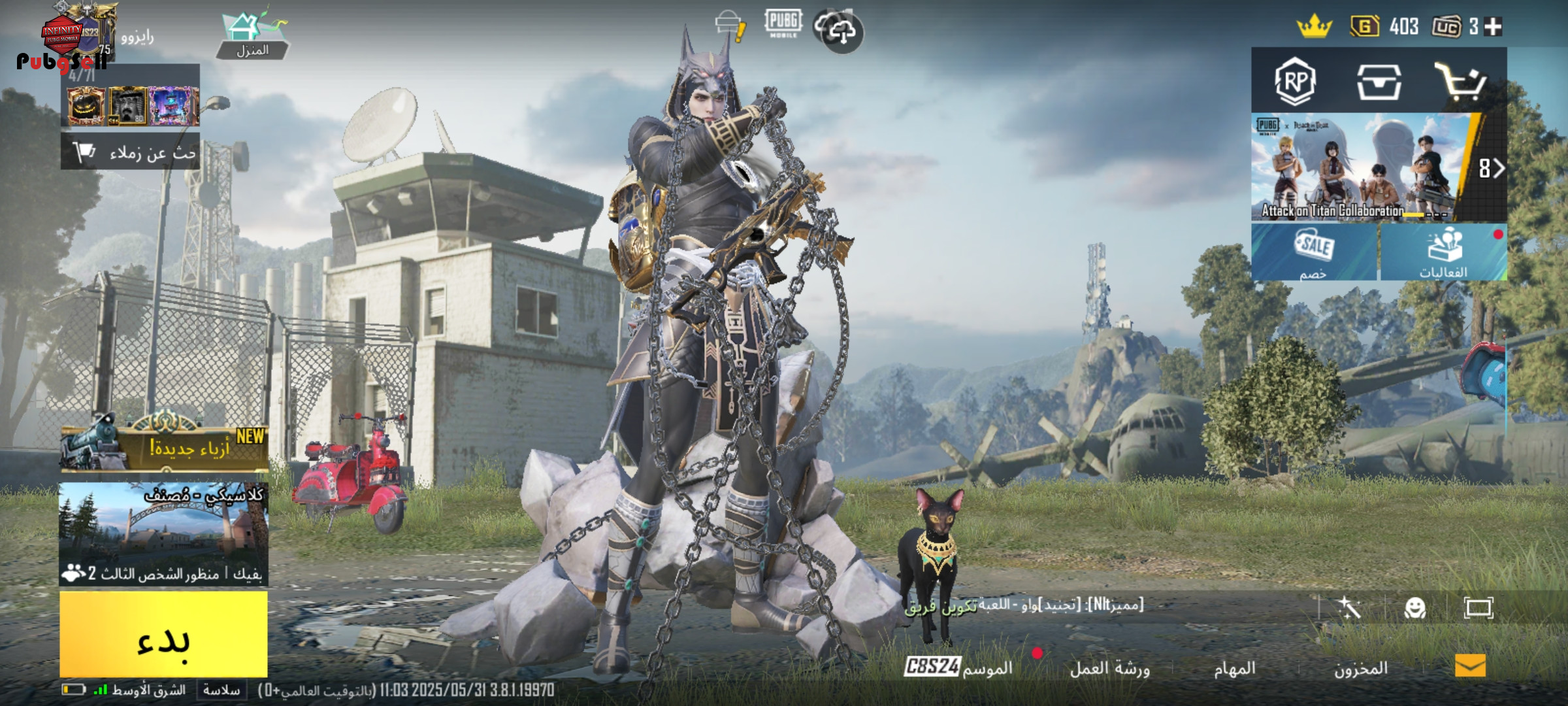Open the المهام missions menu
The image size is (1568, 706).
[x=1235, y=668]
